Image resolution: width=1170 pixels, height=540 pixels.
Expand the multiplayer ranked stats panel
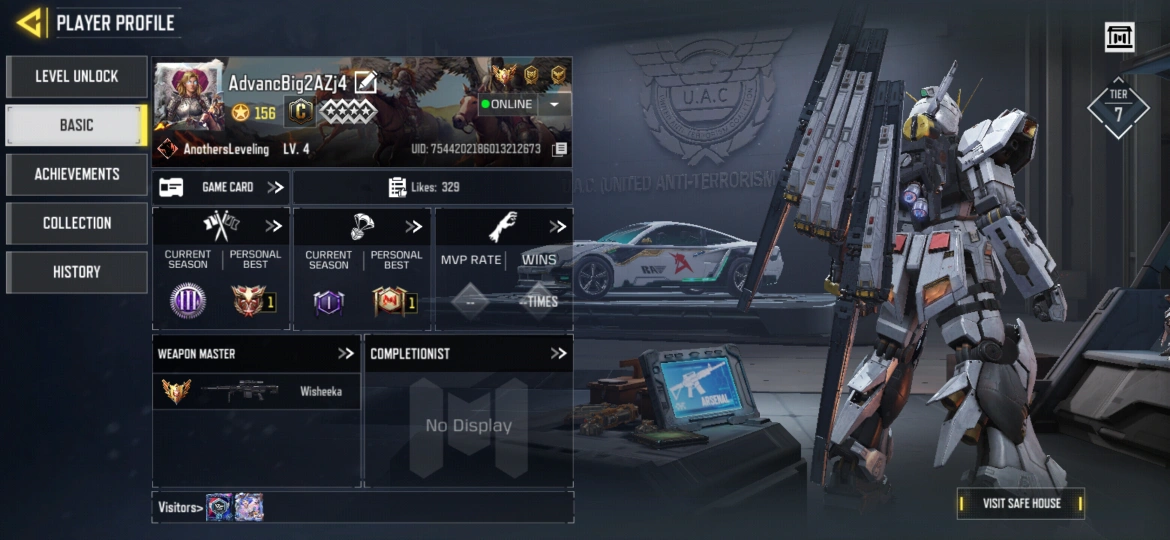[x=273, y=226]
